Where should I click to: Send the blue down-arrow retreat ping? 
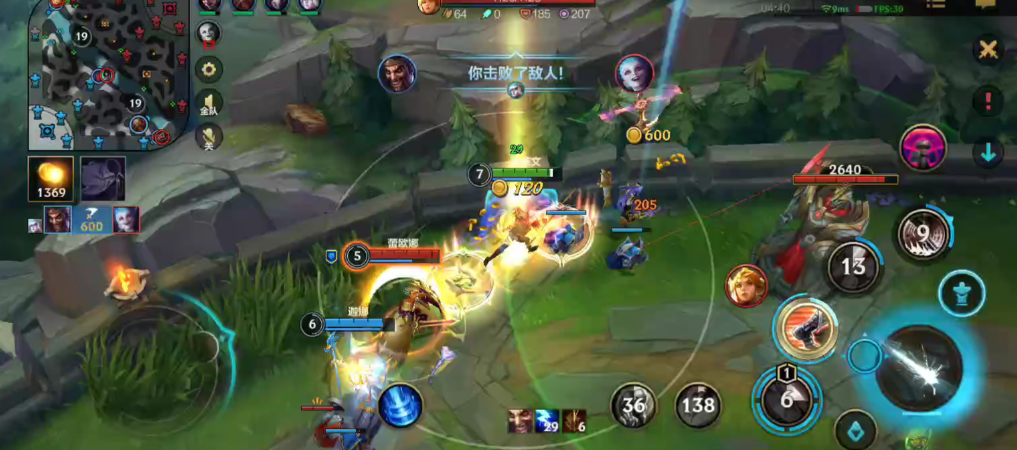point(988,153)
